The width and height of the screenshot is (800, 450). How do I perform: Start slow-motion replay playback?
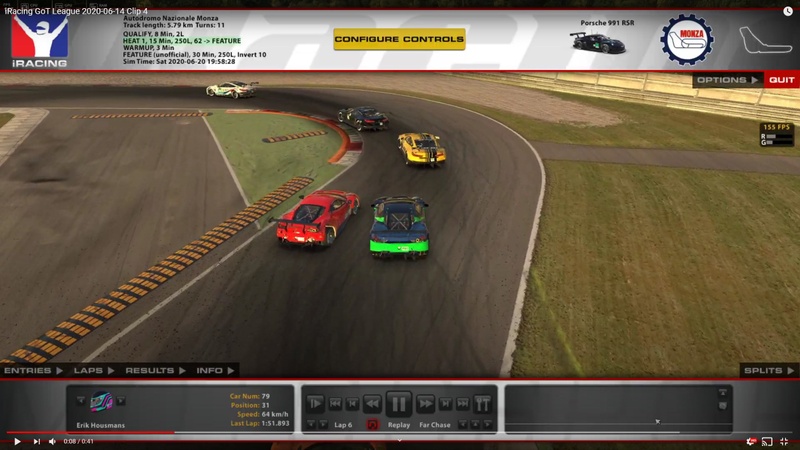click(x=315, y=403)
